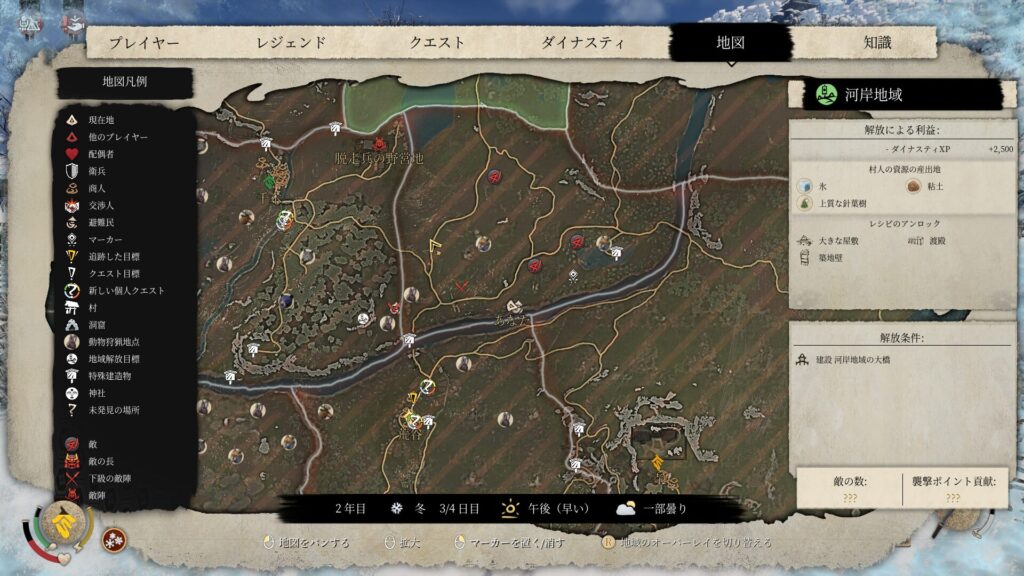Open the 知識 tab
1024x576 pixels.
coord(877,43)
